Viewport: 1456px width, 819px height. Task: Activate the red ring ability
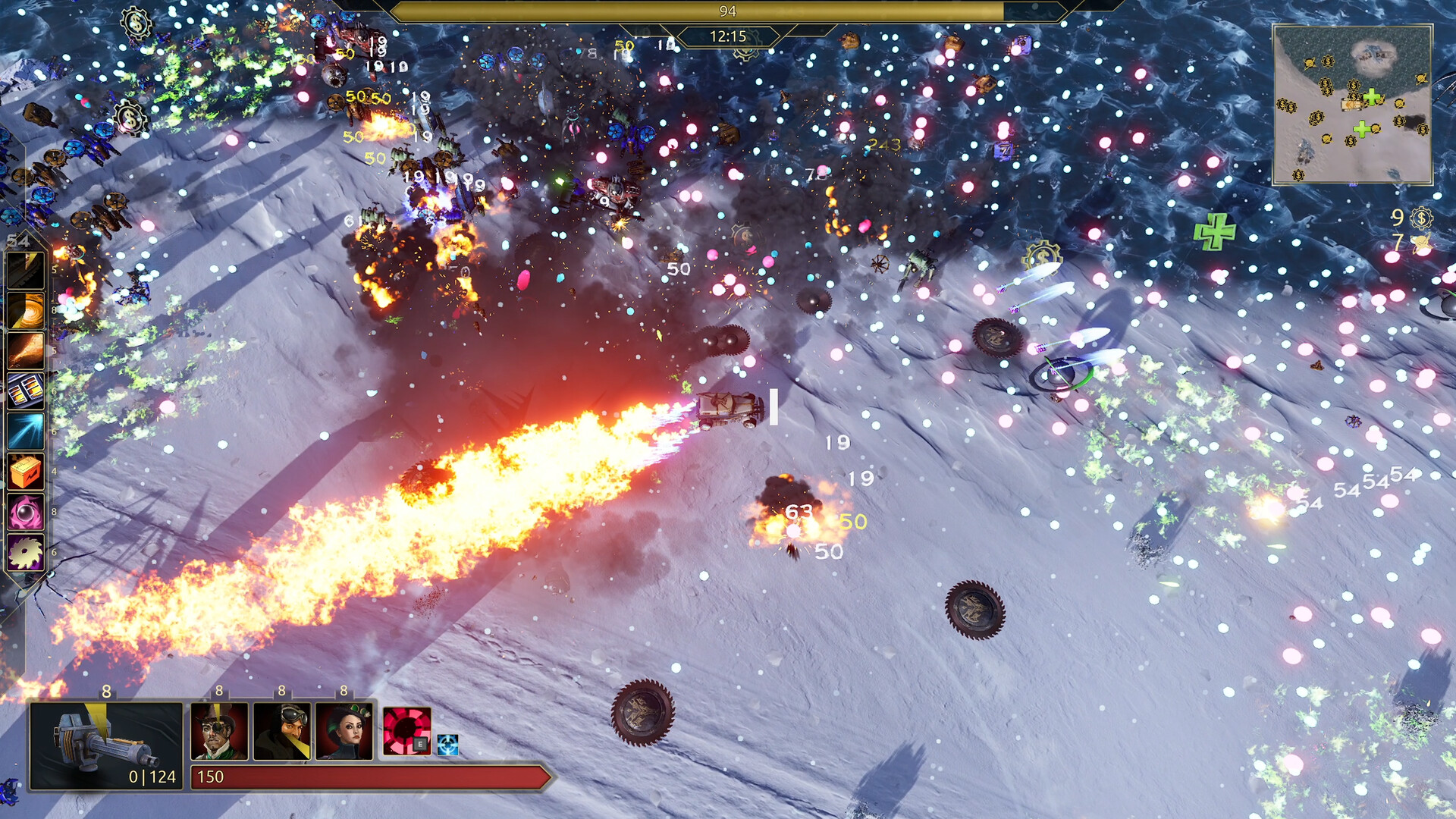pos(406,731)
